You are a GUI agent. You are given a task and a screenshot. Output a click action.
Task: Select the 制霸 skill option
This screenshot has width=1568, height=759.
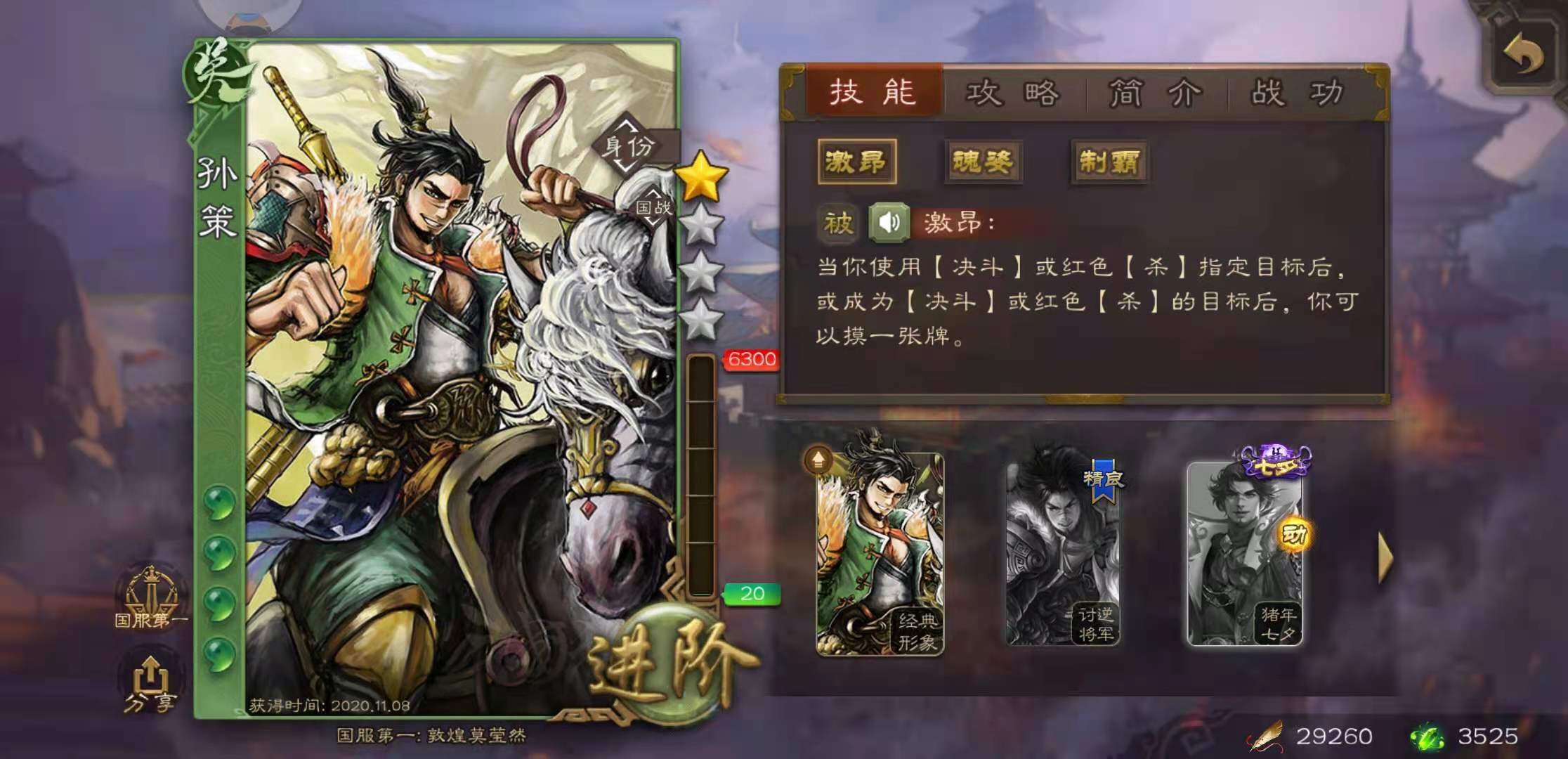[x=1111, y=160]
